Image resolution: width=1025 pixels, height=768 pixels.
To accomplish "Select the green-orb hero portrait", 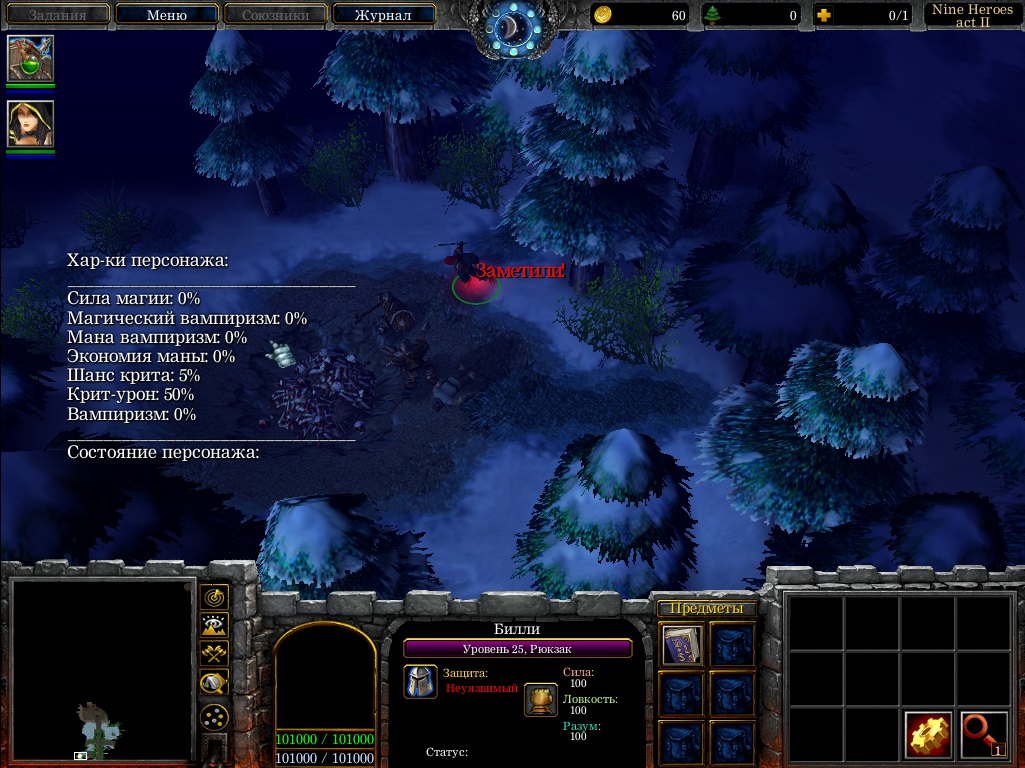I will (x=30, y=59).
